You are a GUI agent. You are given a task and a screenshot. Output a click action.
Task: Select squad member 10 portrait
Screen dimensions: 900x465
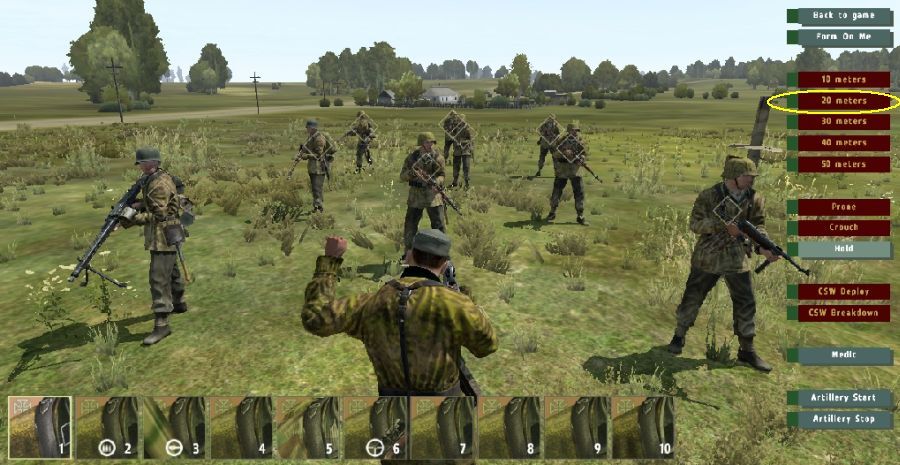point(643,428)
